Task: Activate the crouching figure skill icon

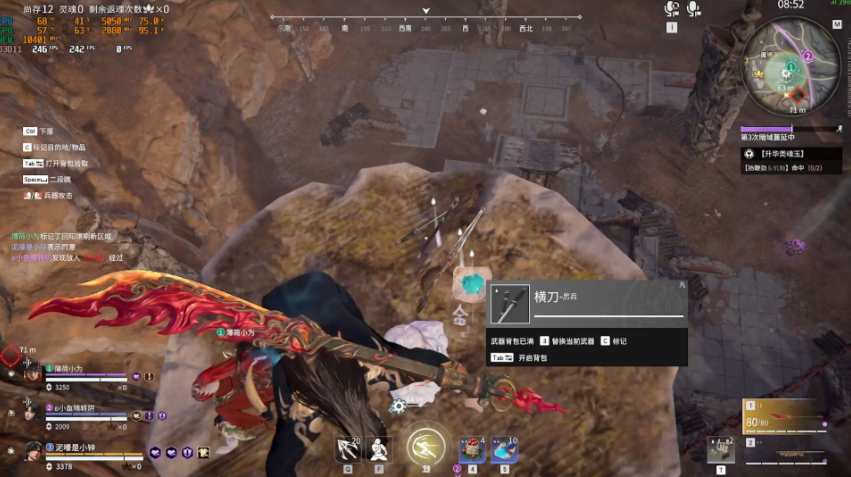Action: 379,450
